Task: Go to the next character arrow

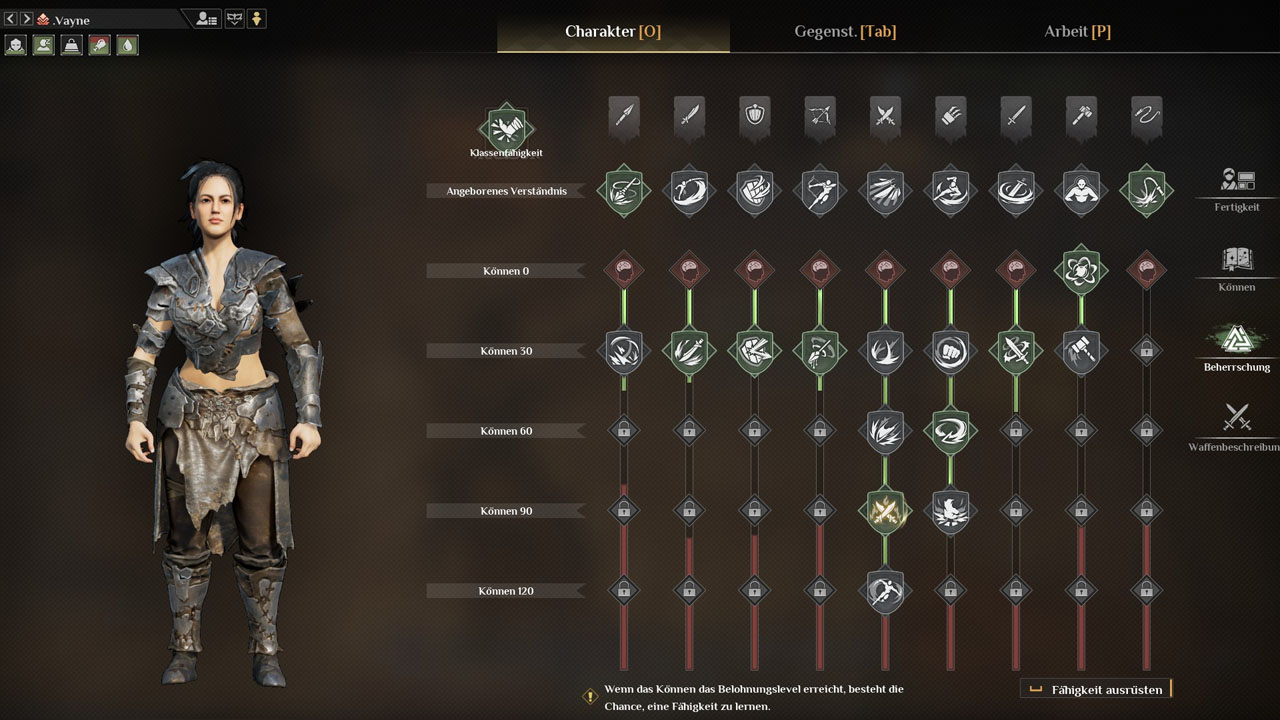Action: coord(27,19)
